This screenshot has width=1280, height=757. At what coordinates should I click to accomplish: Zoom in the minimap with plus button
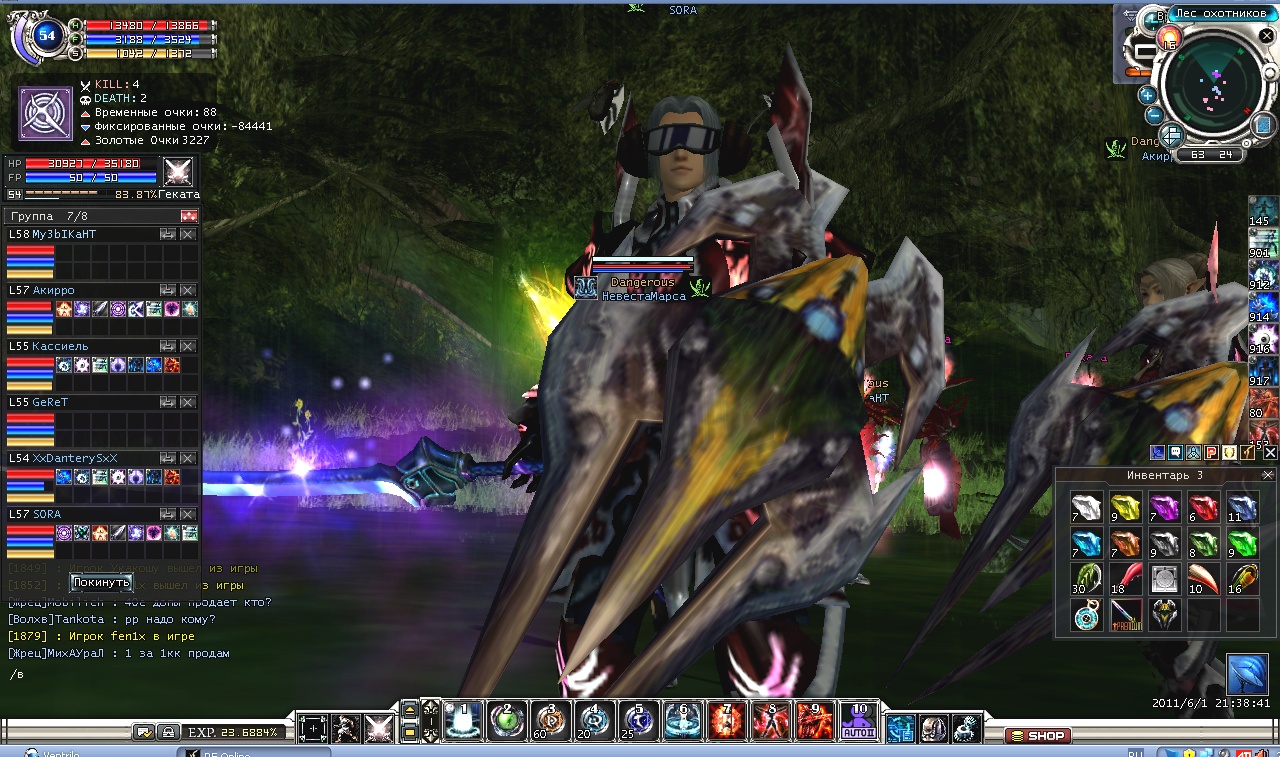click(1147, 95)
